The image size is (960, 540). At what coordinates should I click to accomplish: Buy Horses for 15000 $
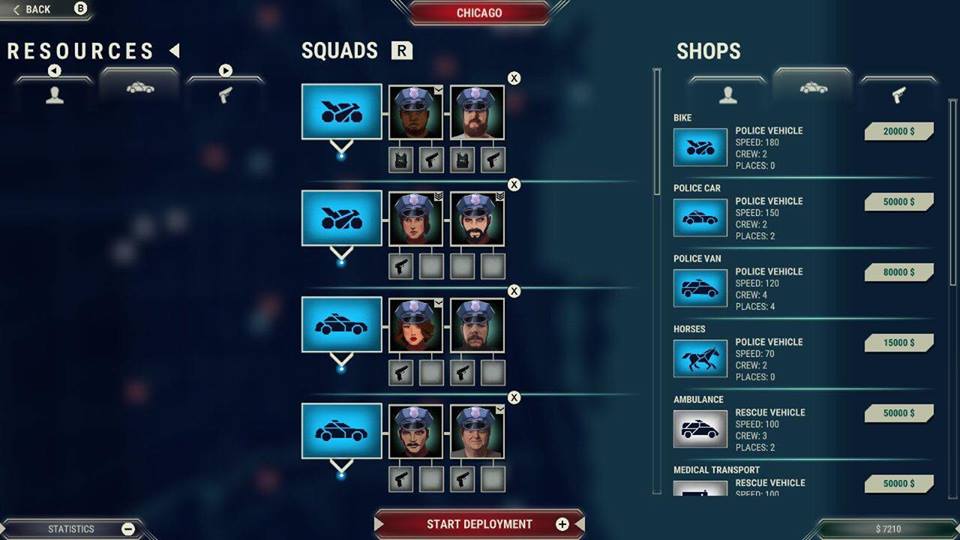pos(898,342)
